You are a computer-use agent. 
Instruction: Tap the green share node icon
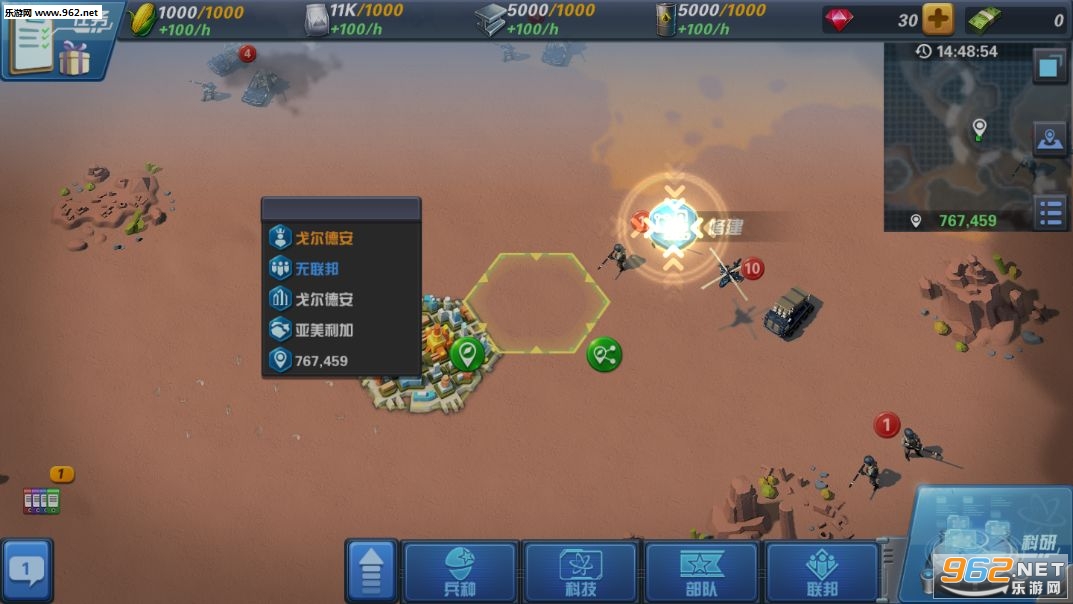click(x=604, y=353)
